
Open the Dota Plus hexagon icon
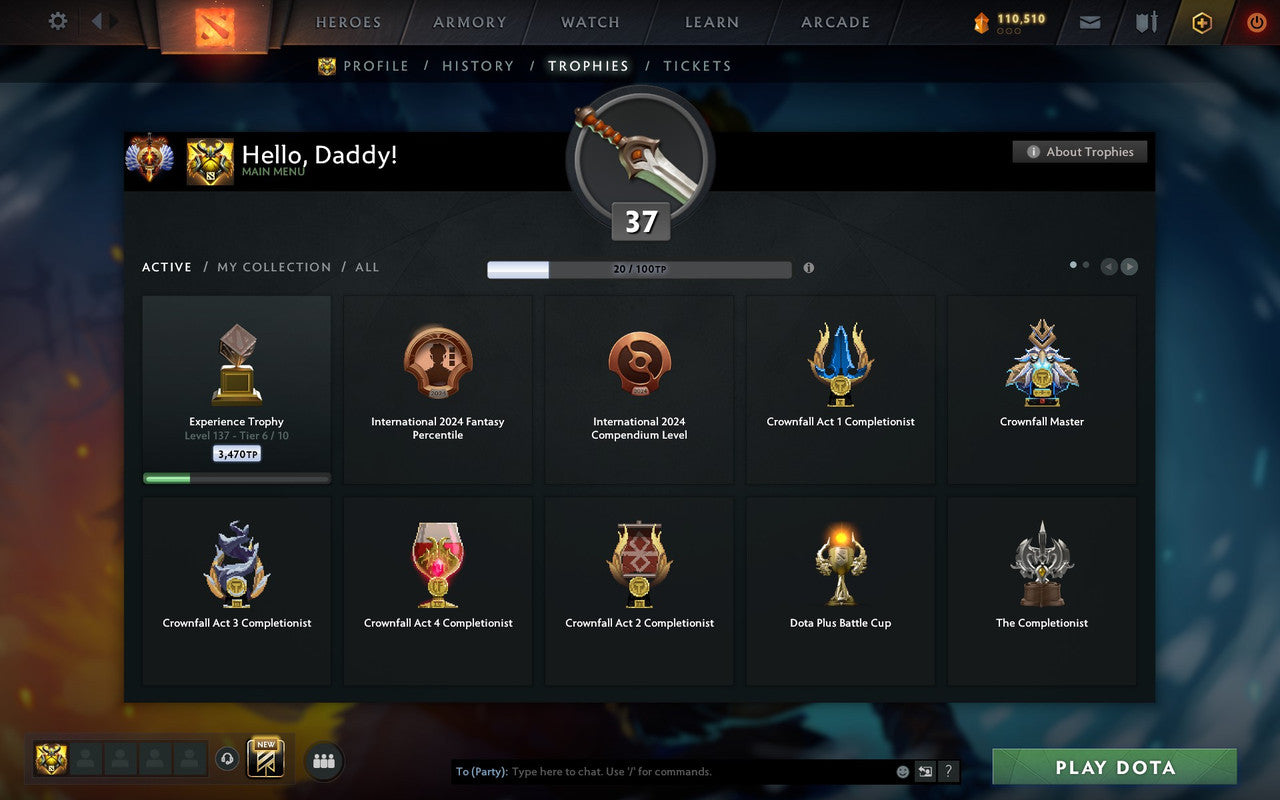tap(1201, 22)
